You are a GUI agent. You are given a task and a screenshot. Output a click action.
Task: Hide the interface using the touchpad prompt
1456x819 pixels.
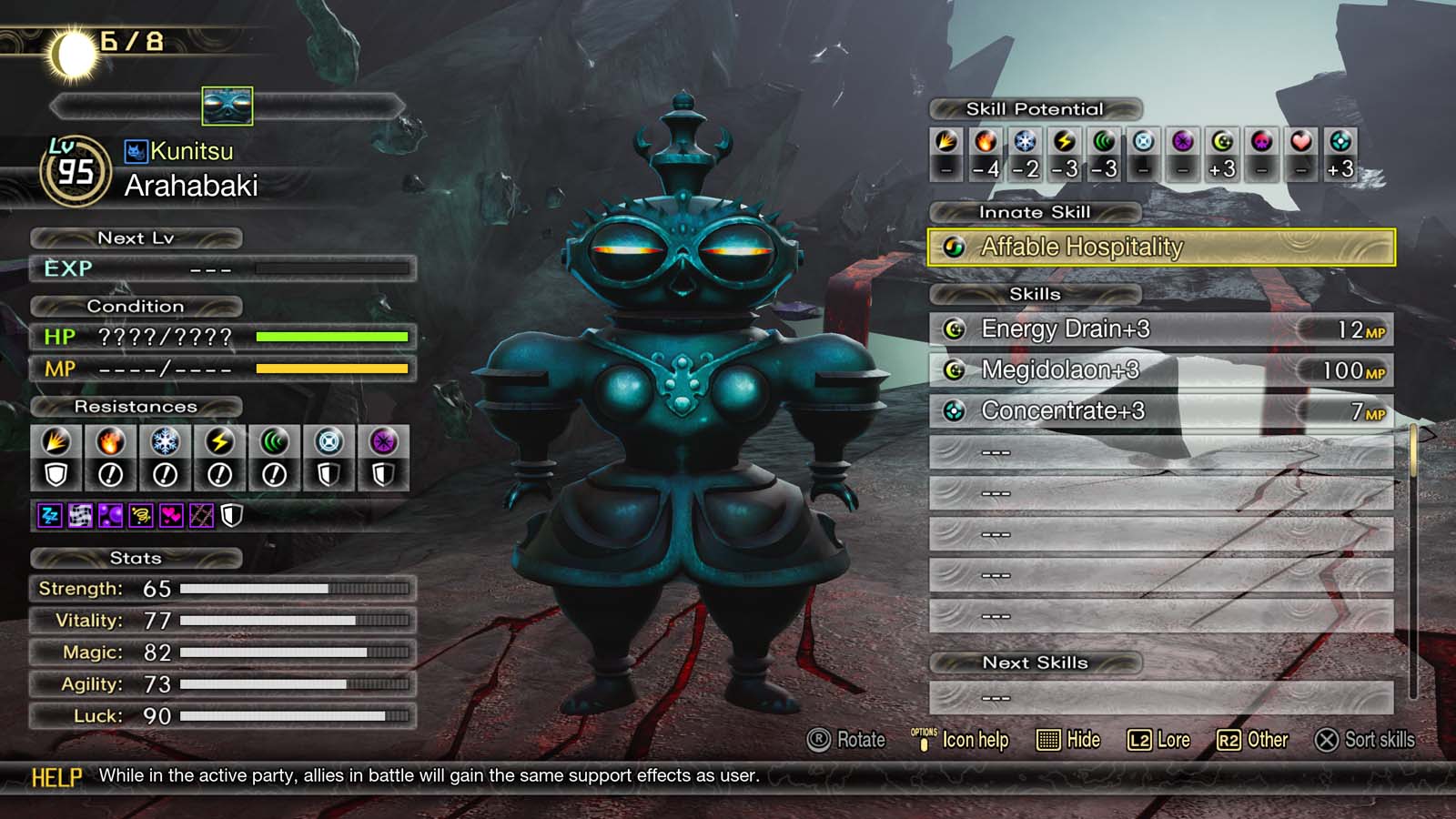[1069, 741]
